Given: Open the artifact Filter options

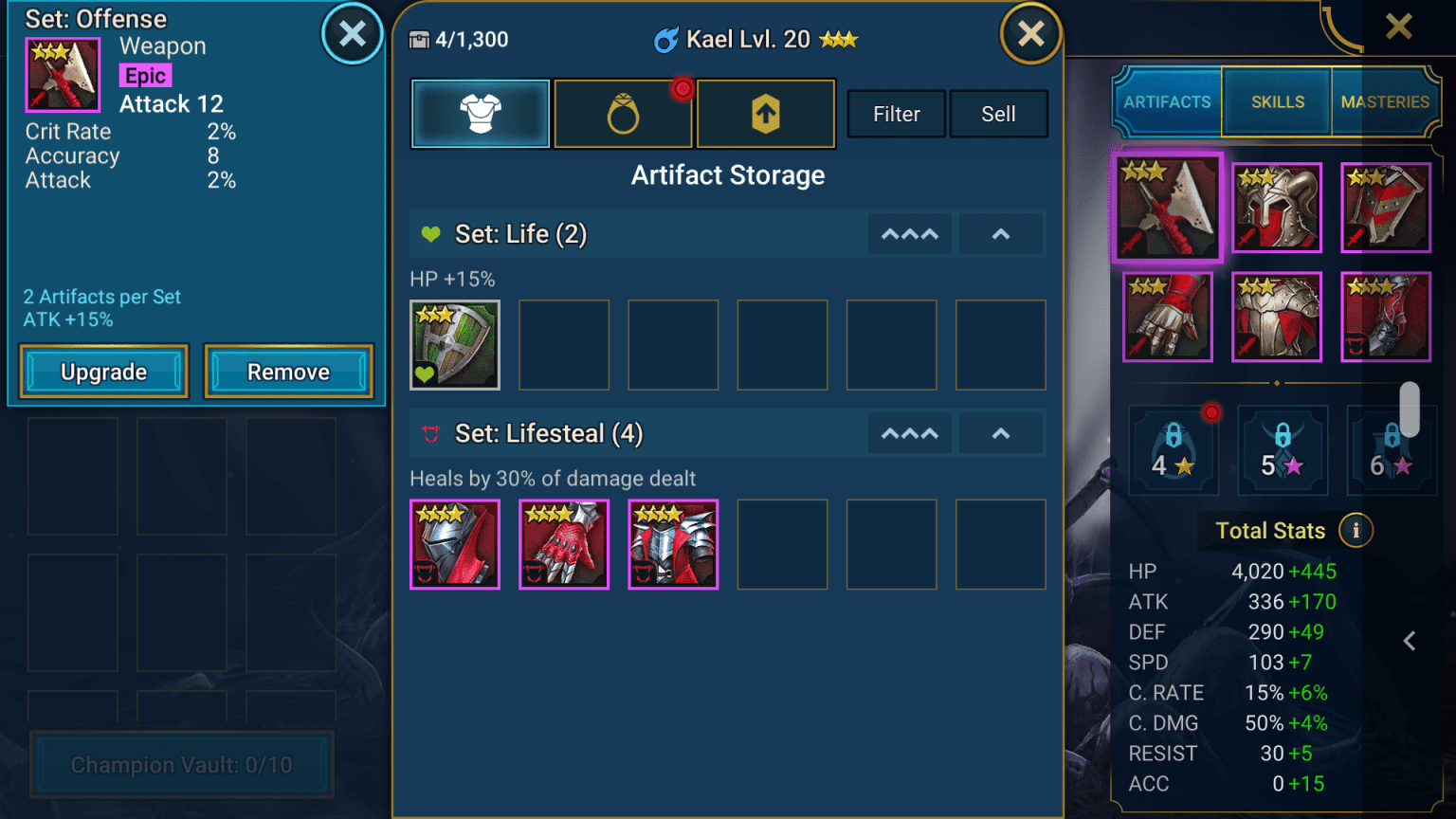Looking at the screenshot, I should pos(895,114).
